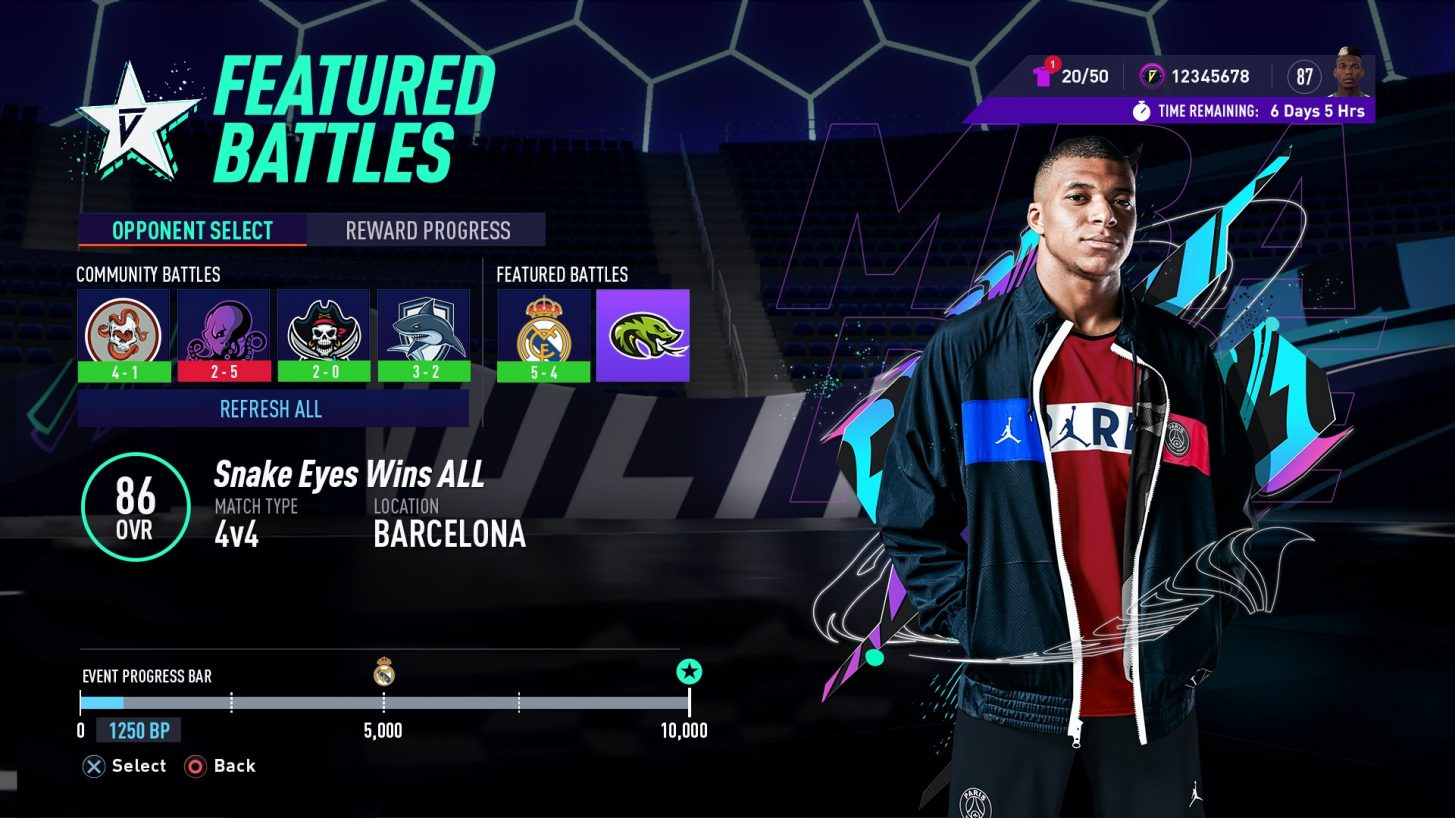
Task: Select the Opponent Select tab
Action: (x=192, y=230)
